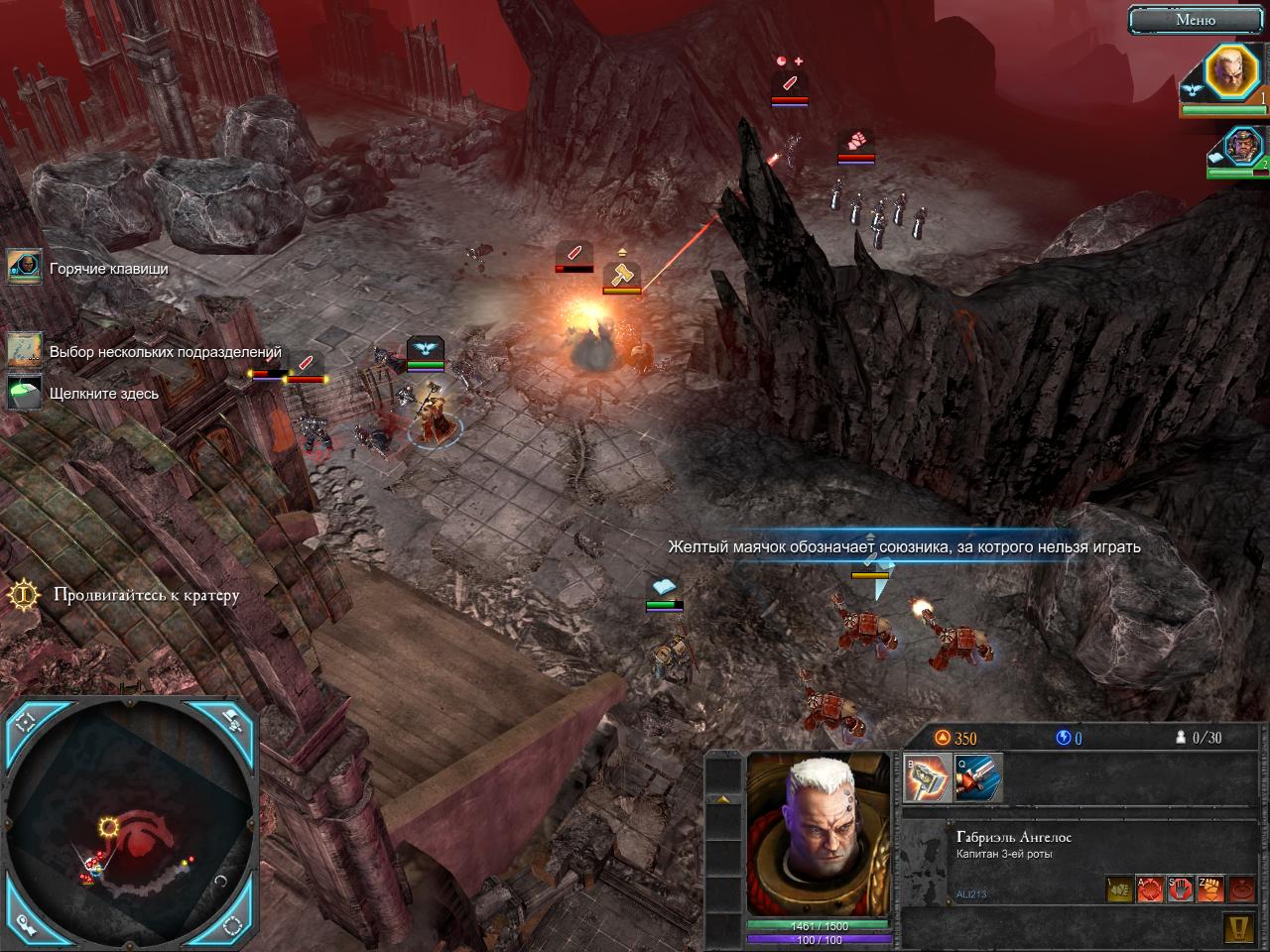This screenshot has height=952, width=1270.
Task: Activate the raised fist command marked Z
Action: [1209, 890]
